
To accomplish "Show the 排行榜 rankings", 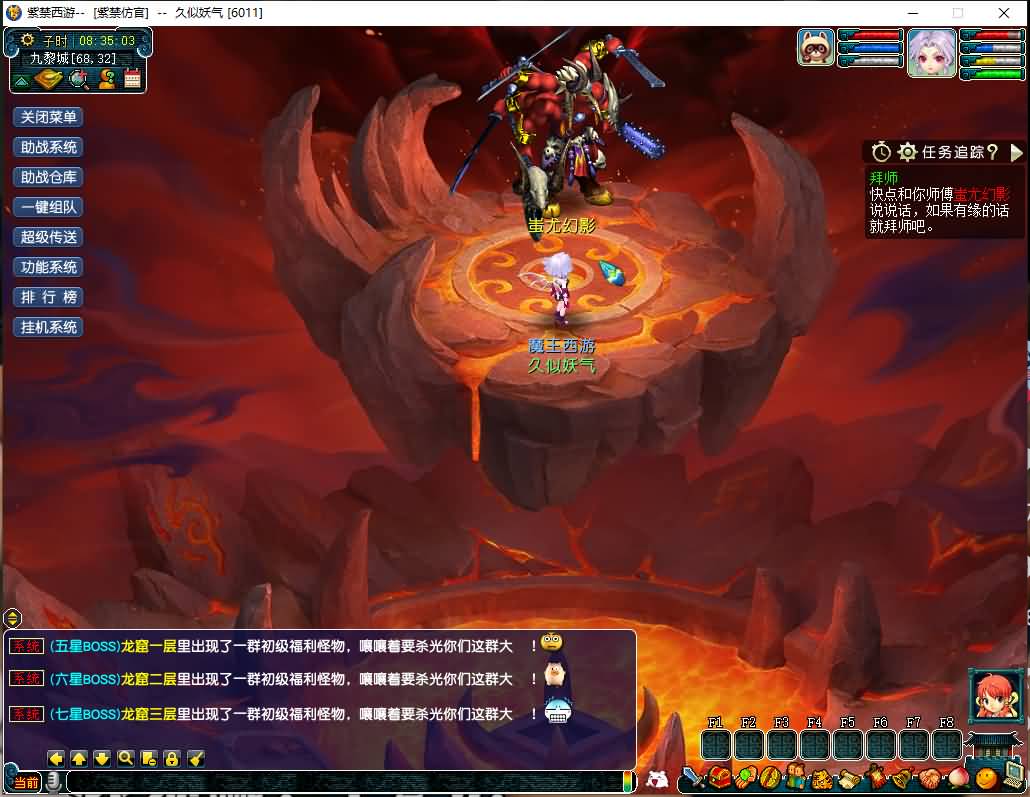I will click(x=48, y=297).
